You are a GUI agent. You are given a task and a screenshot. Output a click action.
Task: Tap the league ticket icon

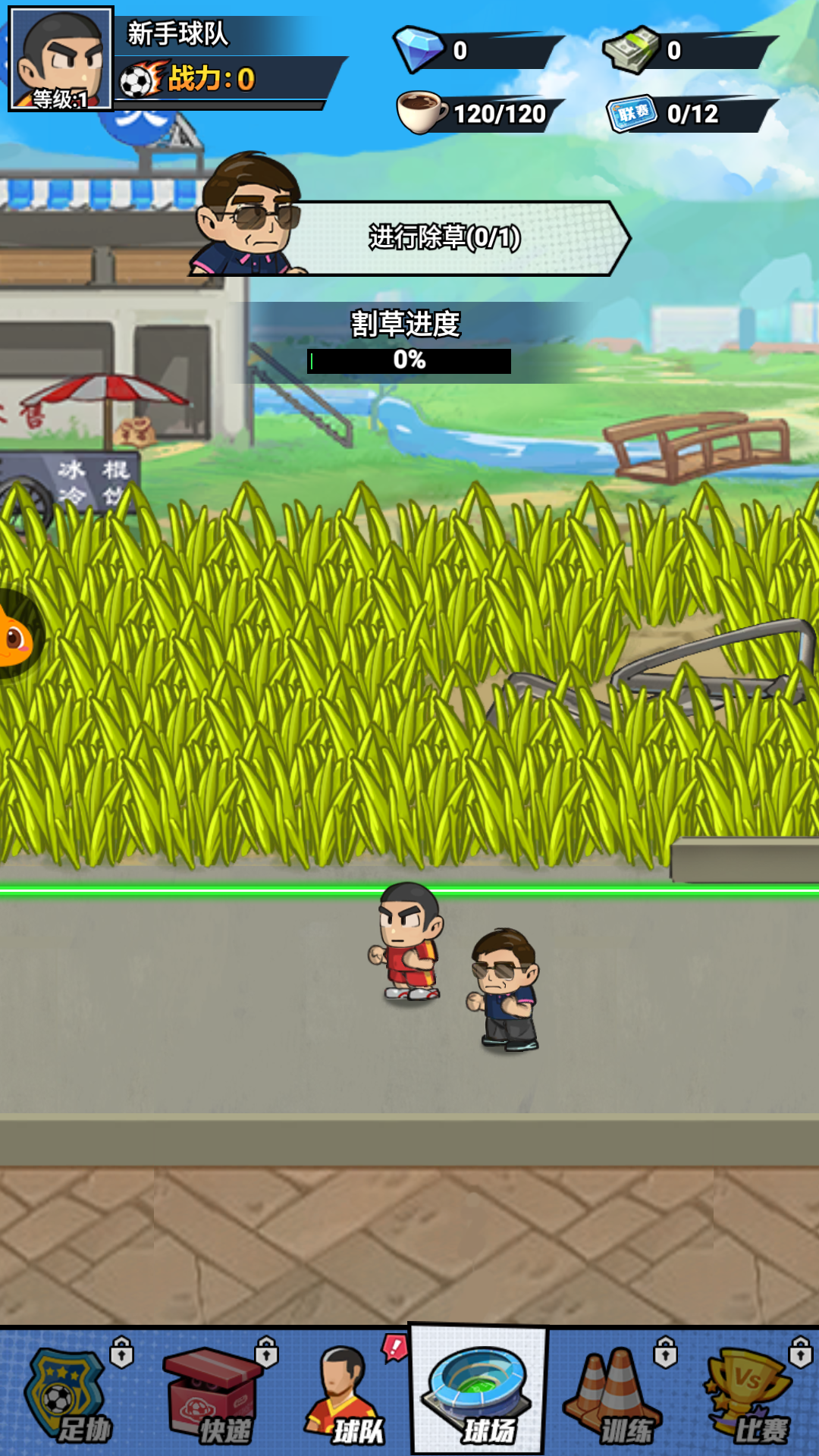click(x=631, y=114)
